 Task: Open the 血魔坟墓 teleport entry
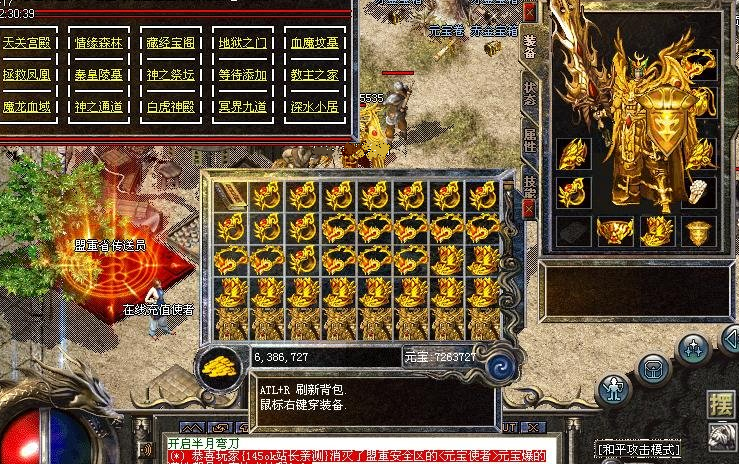click(313, 44)
